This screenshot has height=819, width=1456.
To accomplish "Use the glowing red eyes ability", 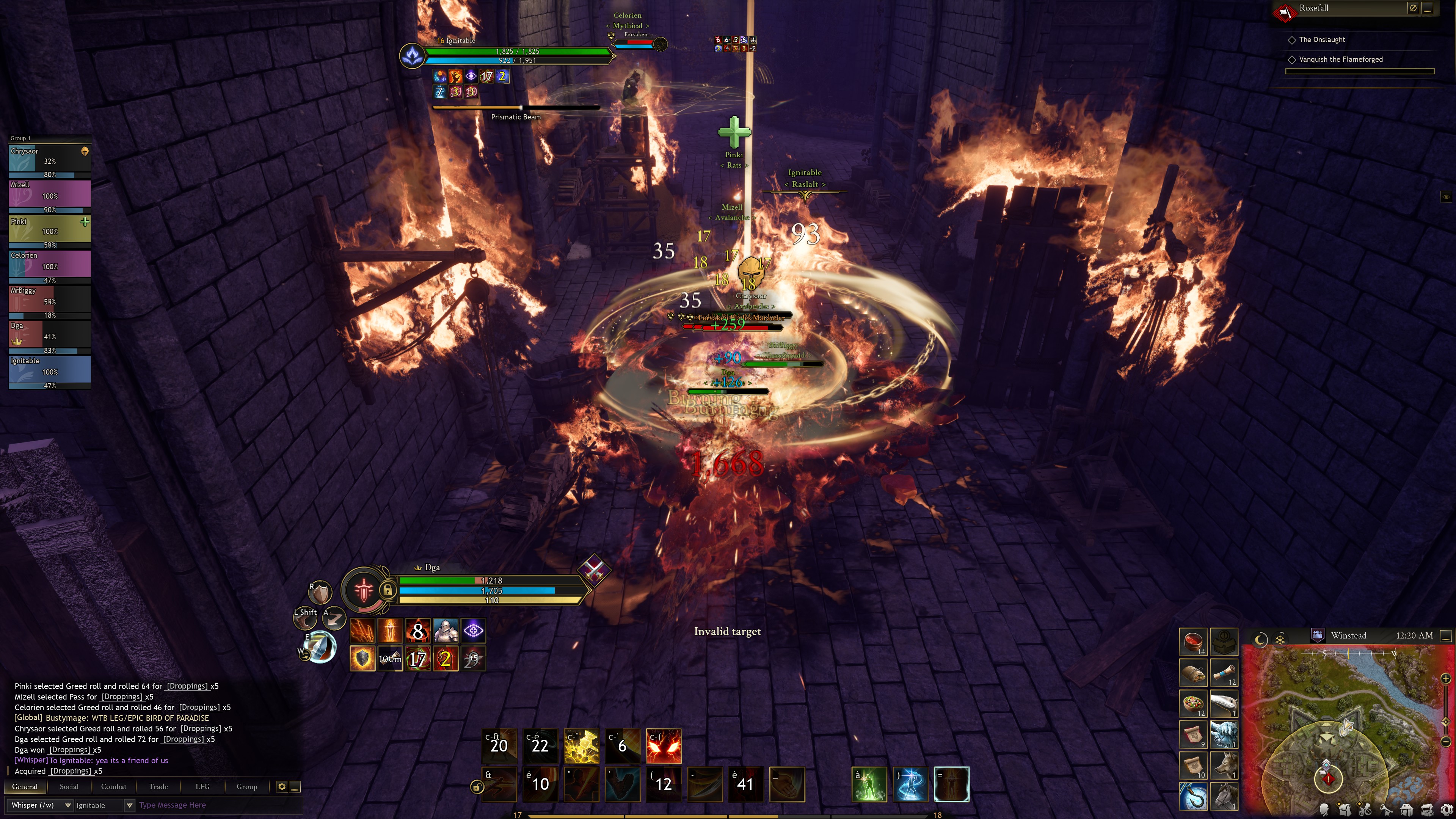I will (664, 745).
